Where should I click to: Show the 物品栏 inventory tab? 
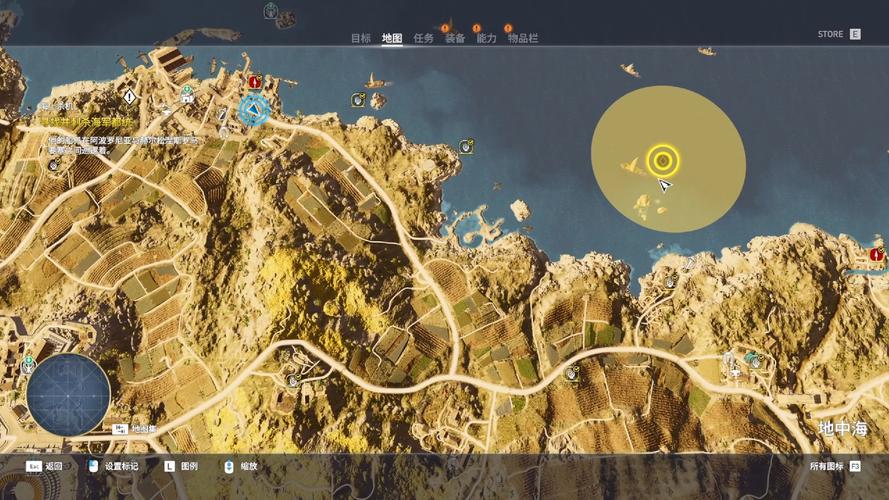click(523, 38)
